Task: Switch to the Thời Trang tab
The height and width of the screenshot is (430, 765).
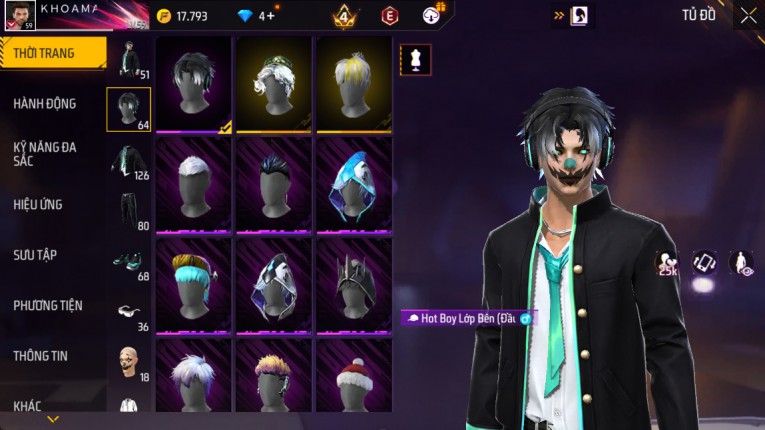Action: tap(52, 53)
